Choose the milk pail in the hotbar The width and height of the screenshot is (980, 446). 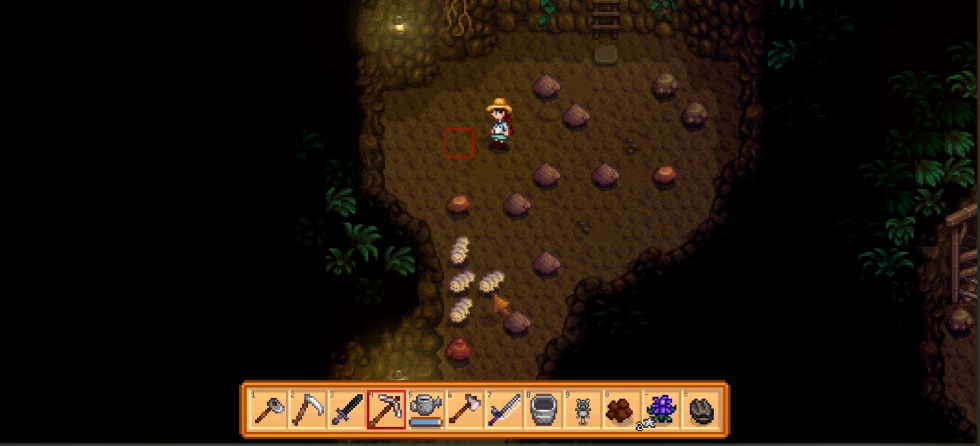[542, 410]
